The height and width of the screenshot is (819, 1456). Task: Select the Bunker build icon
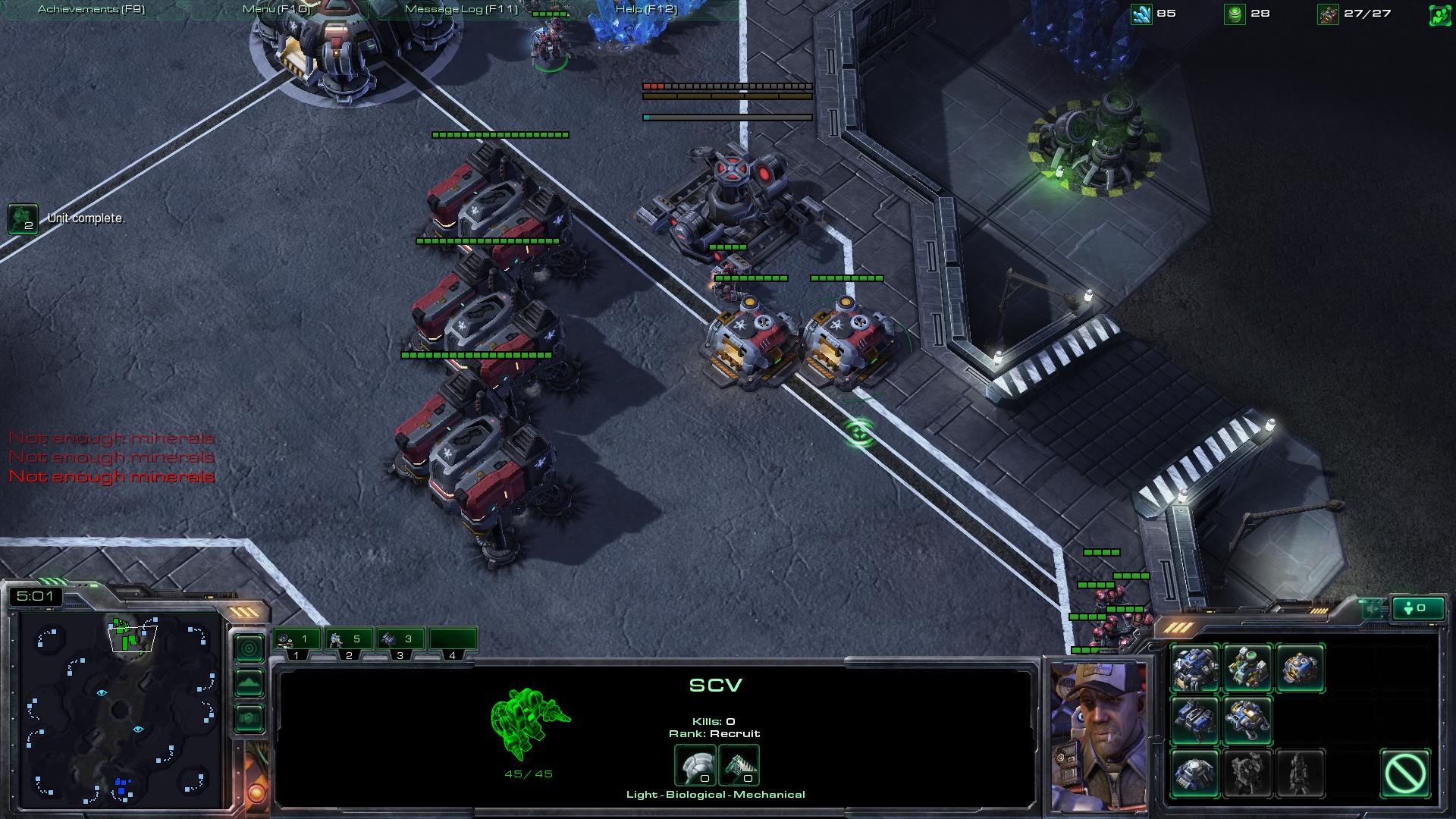tap(1195, 773)
